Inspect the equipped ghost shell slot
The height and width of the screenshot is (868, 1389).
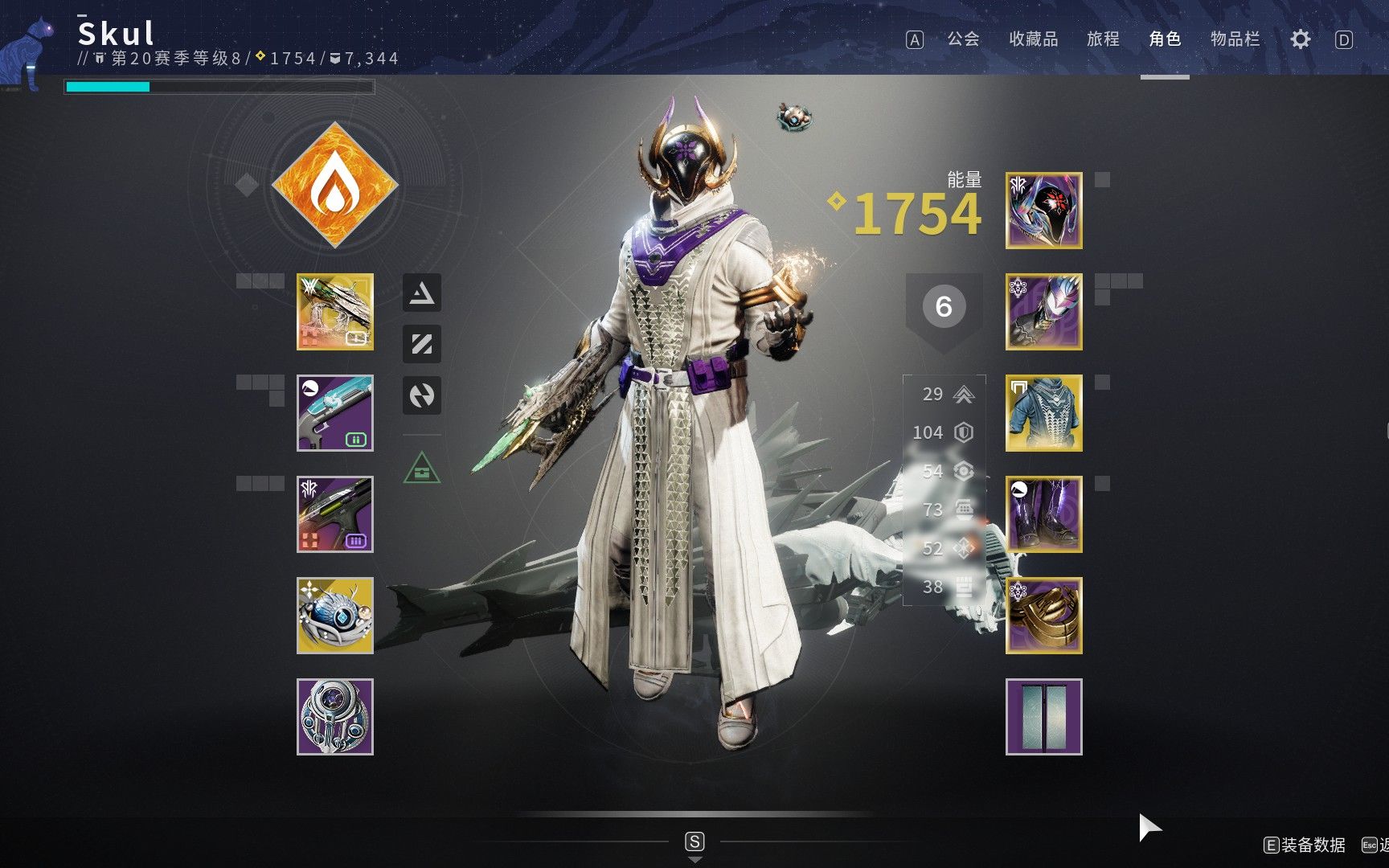tap(335, 616)
